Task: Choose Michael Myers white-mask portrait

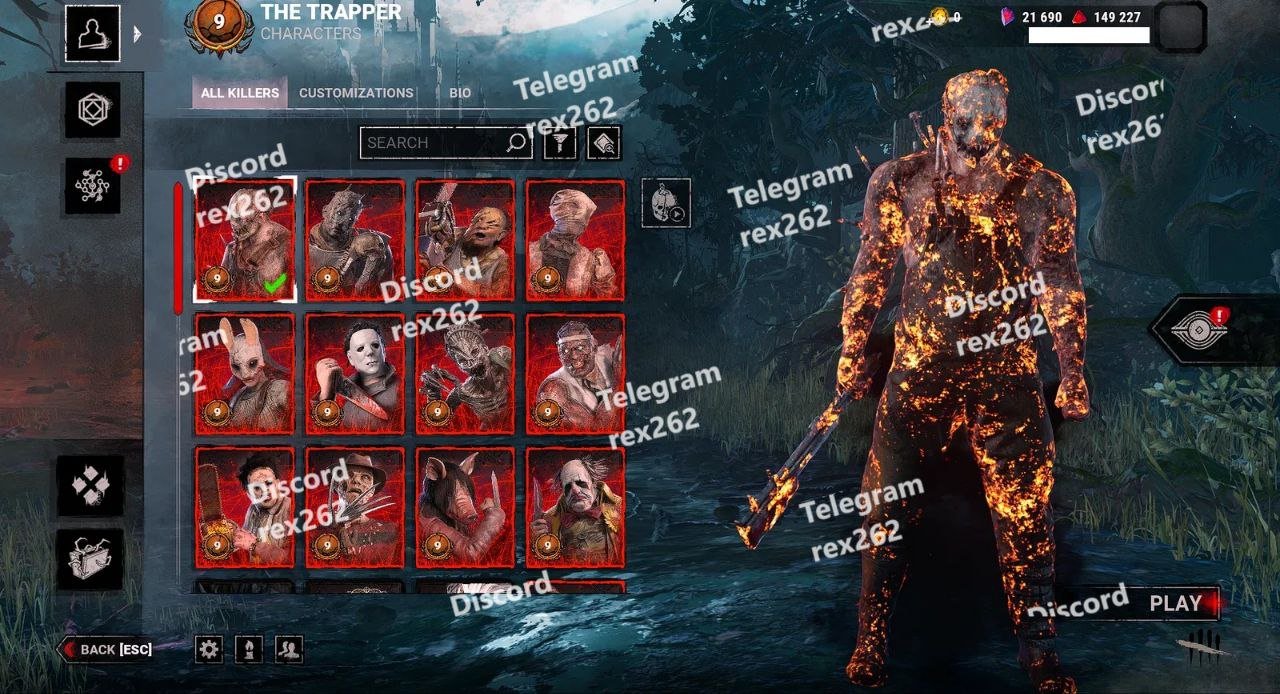Action: coord(355,373)
